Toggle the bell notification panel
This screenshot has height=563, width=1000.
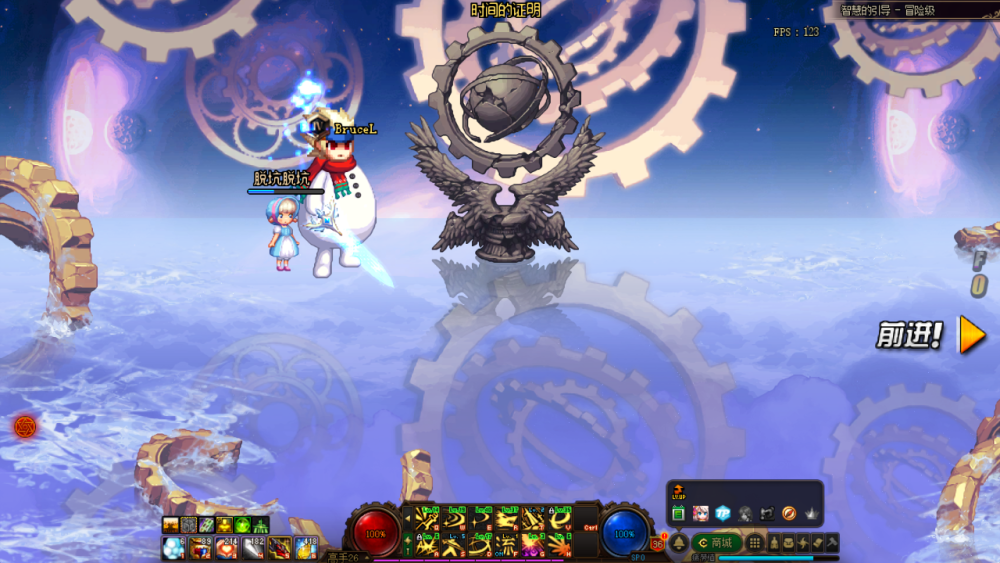679,543
